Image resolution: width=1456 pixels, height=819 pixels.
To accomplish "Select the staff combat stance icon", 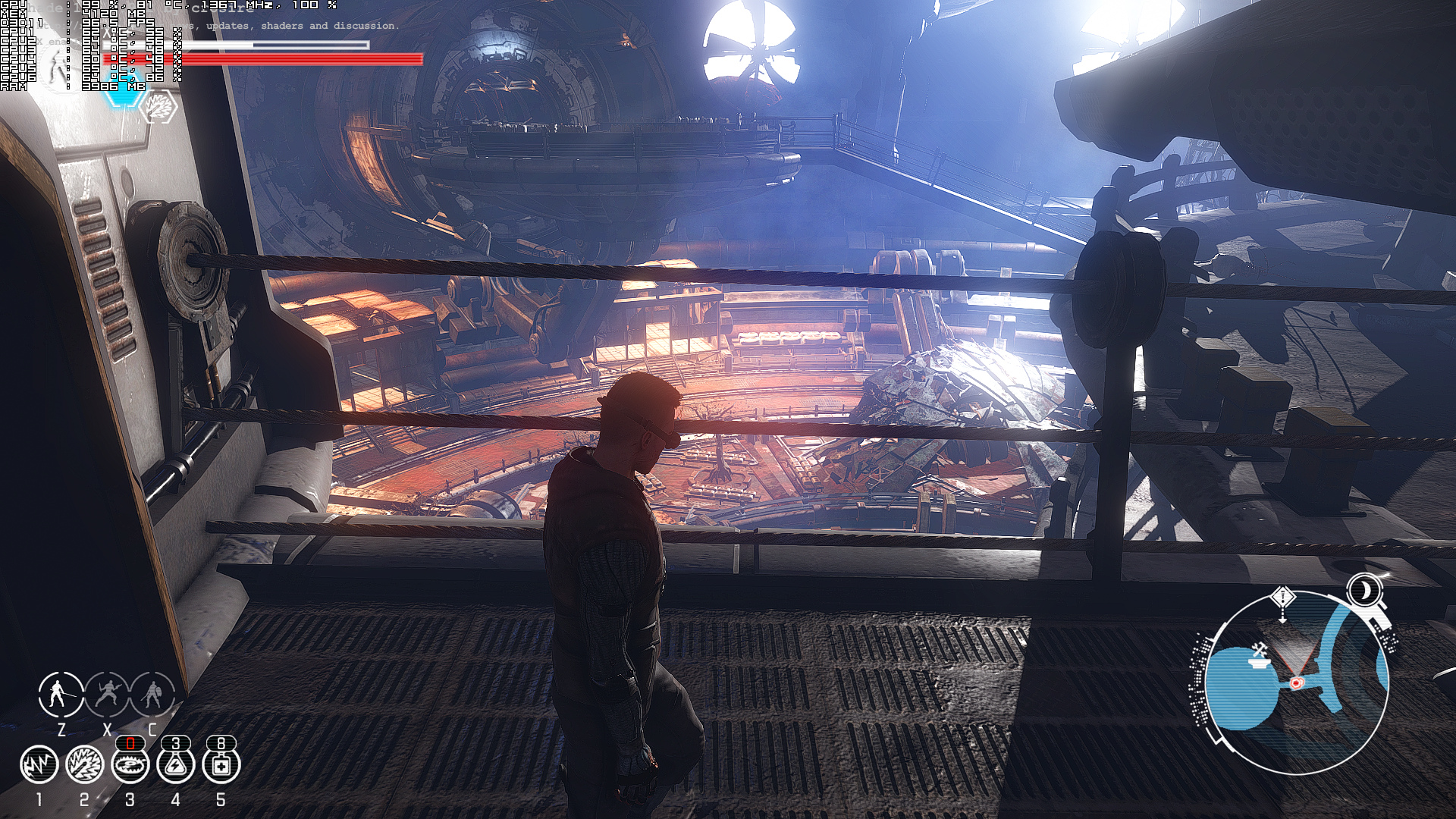I will tap(61, 693).
